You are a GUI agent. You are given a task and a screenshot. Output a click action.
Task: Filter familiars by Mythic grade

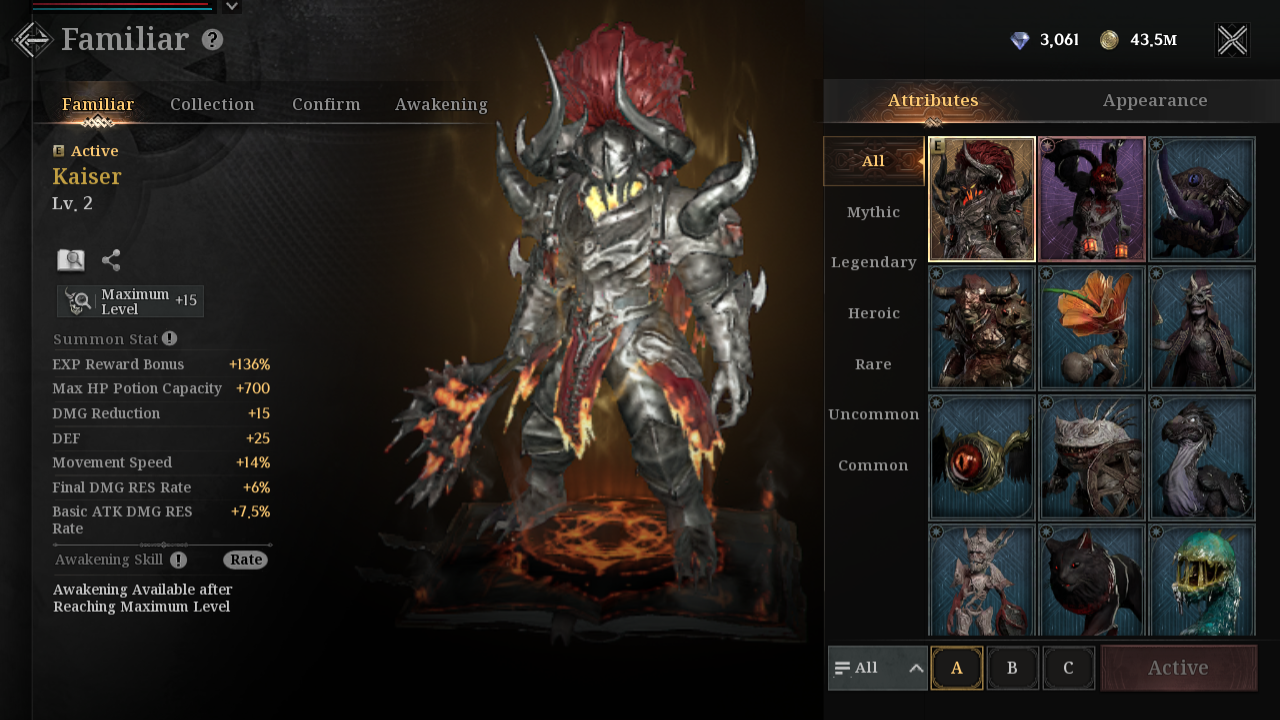[873, 212]
